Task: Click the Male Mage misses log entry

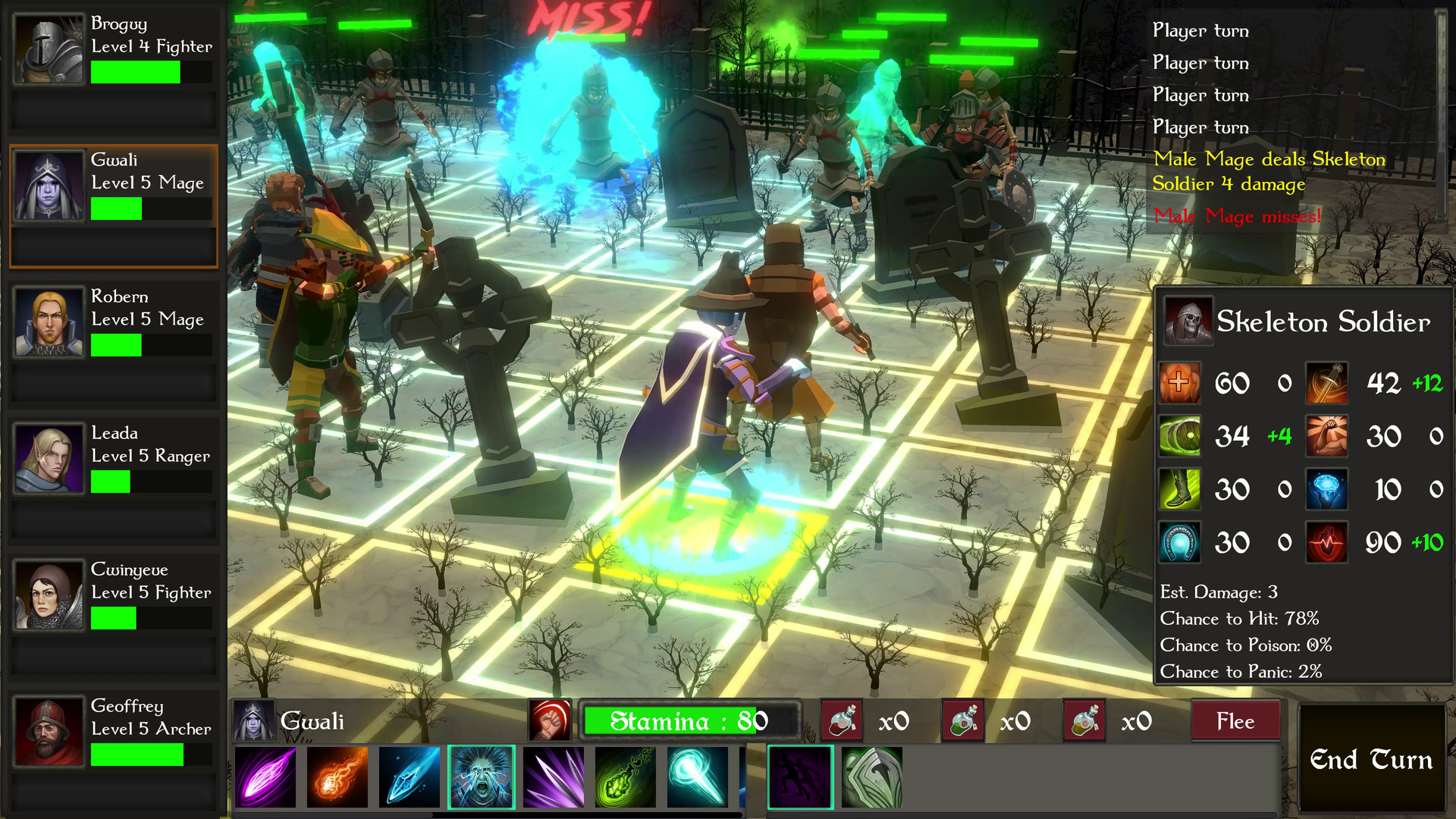Action: click(x=1236, y=216)
